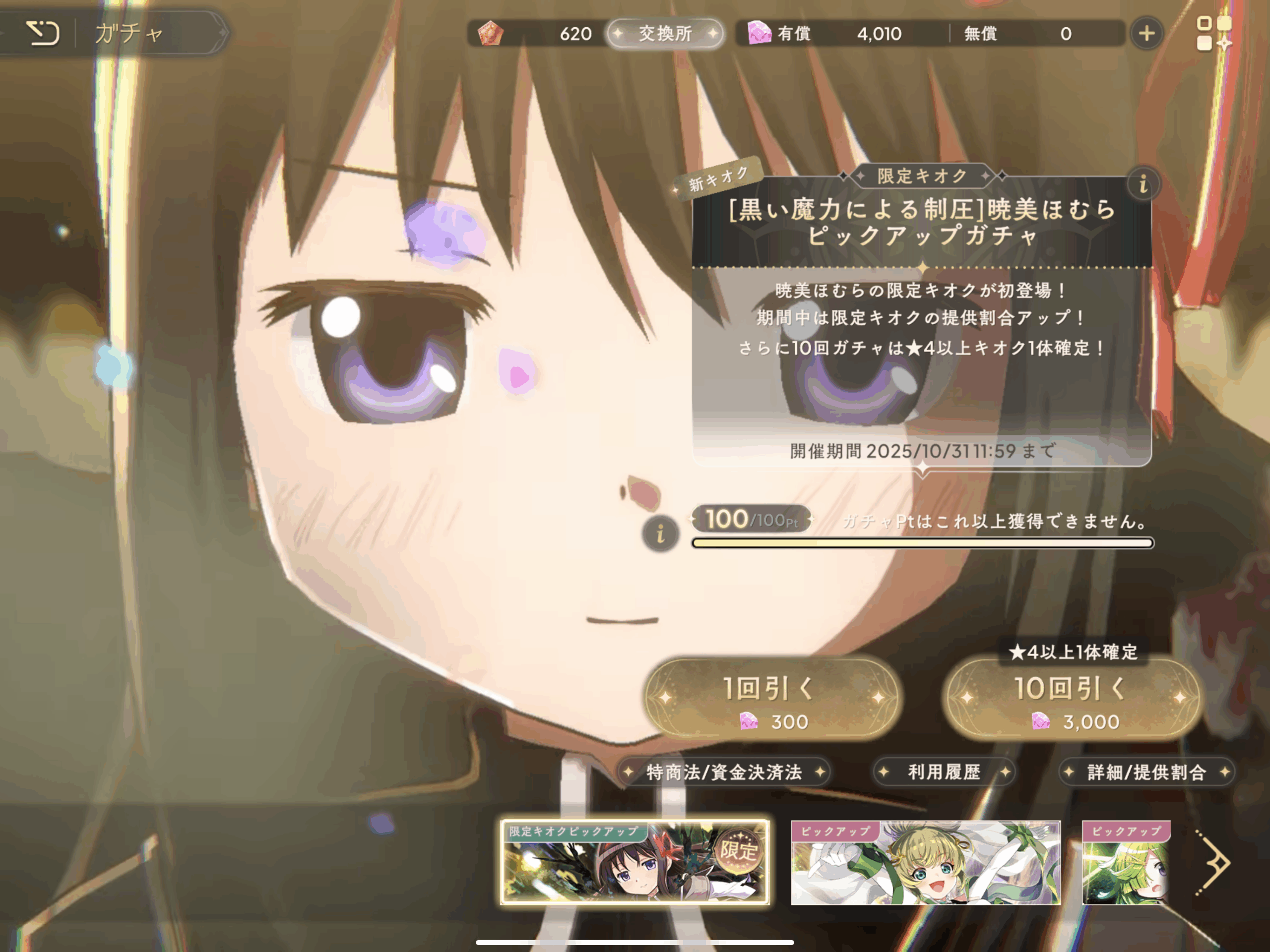Select the blonde girl pickup banner

[x=926, y=862]
